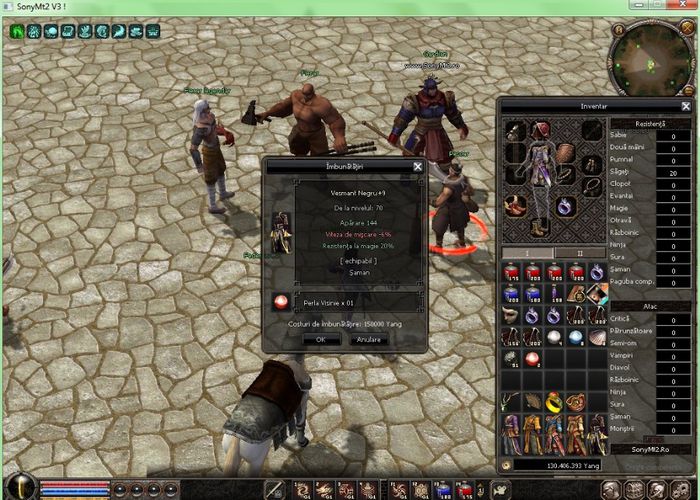Viewport: 700px width, 500px height.
Task: Select the equipped helmet slot
Action: click(541, 130)
